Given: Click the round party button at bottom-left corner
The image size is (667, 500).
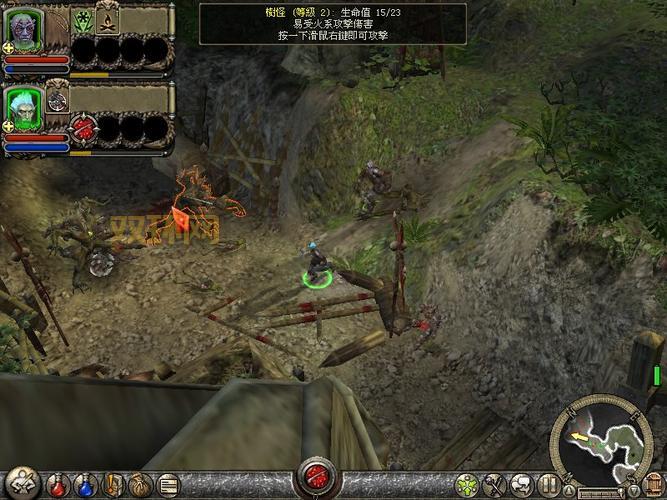Looking at the screenshot, I should point(21,483).
